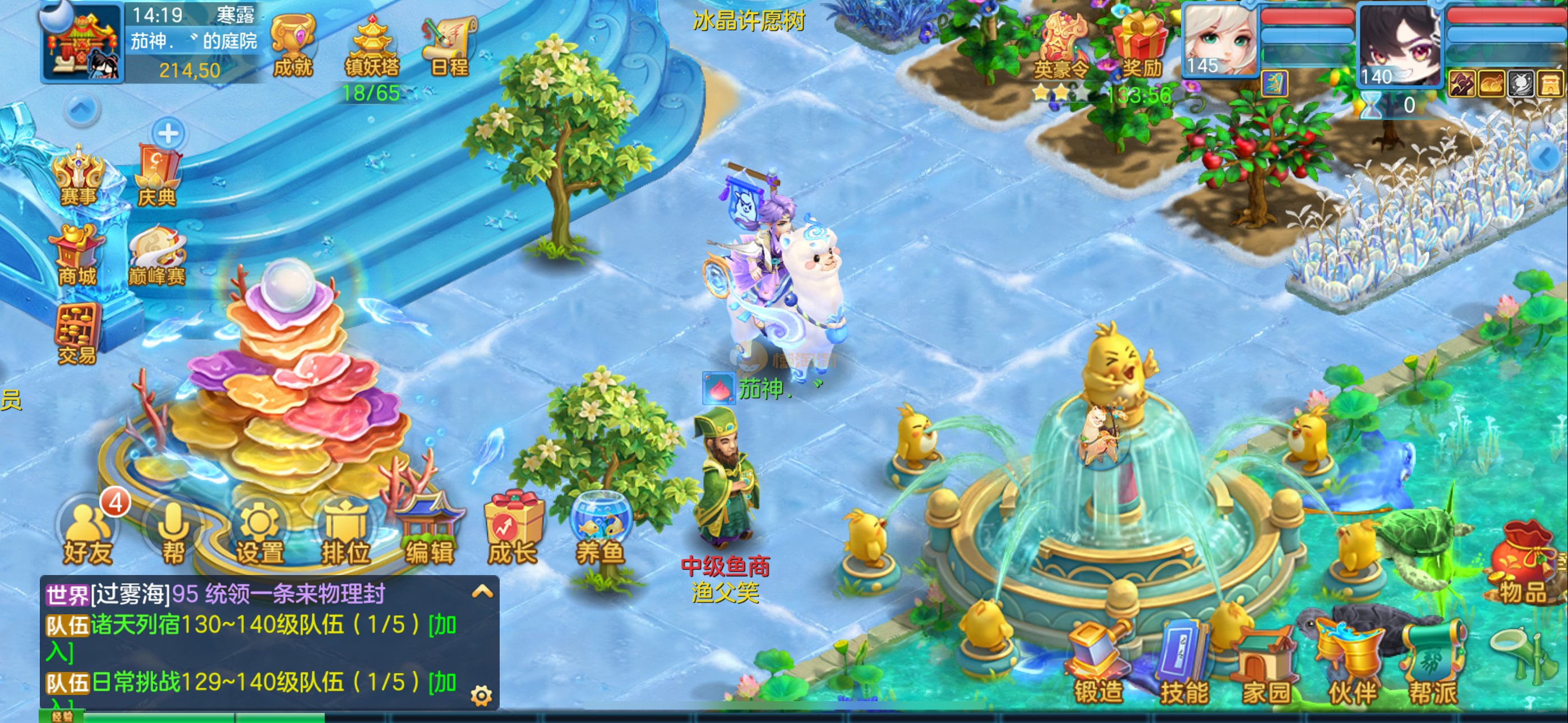This screenshot has height=723, width=1568.
Task: Open the 赛事 competition menu
Action: click(78, 174)
